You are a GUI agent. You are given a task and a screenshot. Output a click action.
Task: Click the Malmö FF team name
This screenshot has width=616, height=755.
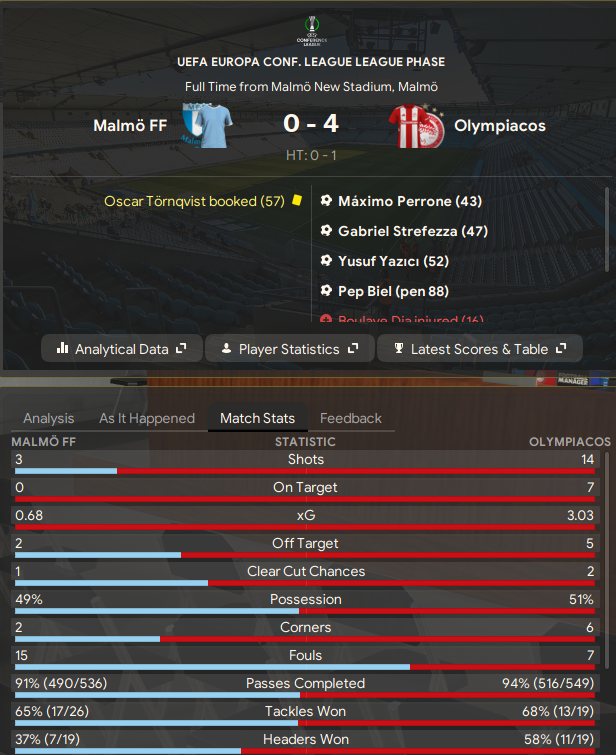130,126
